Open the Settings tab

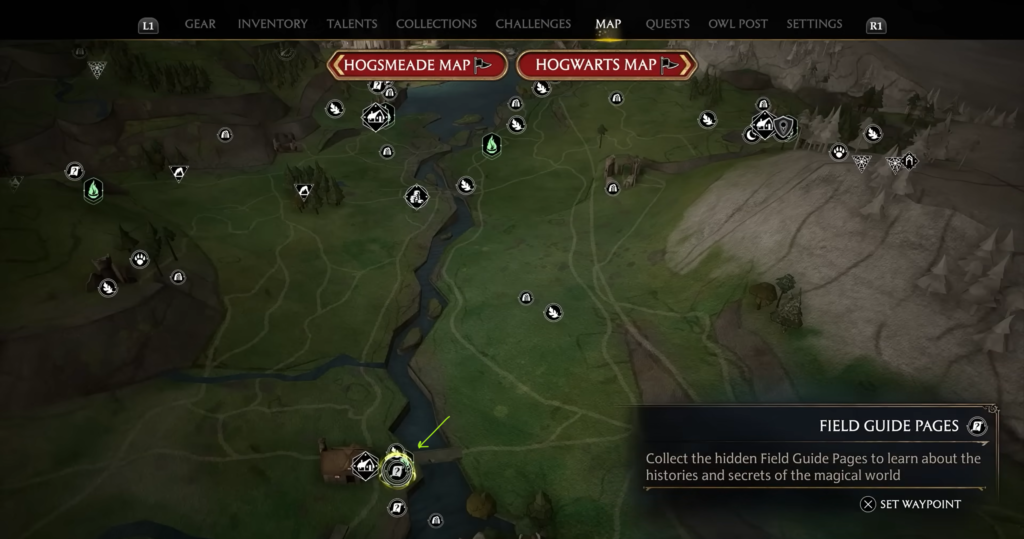(x=814, y=24)
